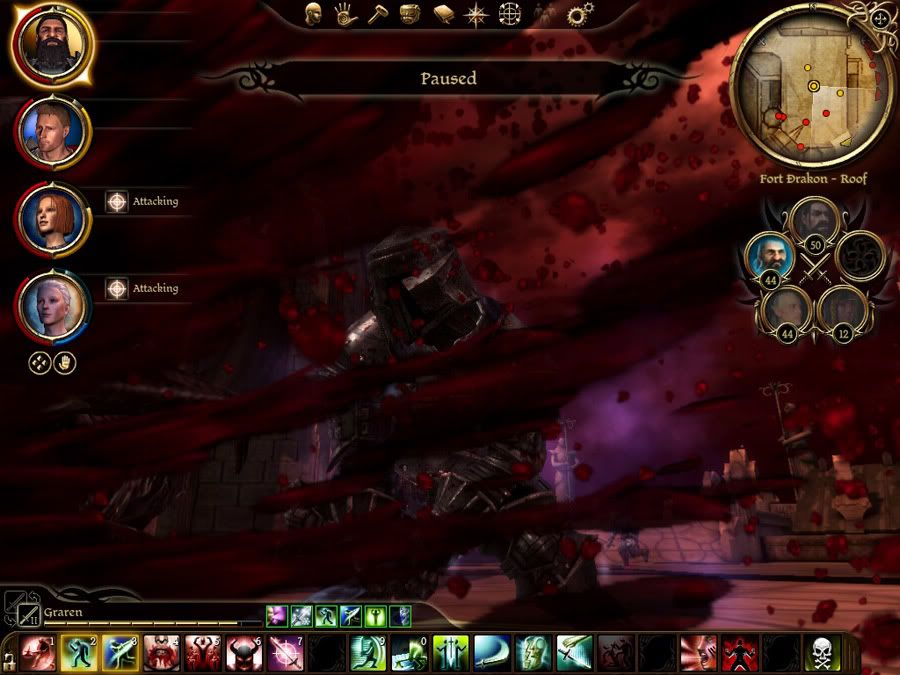Viewport: 900px width, 675px height.
Task: Toggle the party hold position hand button
Action: pos(65,364)
